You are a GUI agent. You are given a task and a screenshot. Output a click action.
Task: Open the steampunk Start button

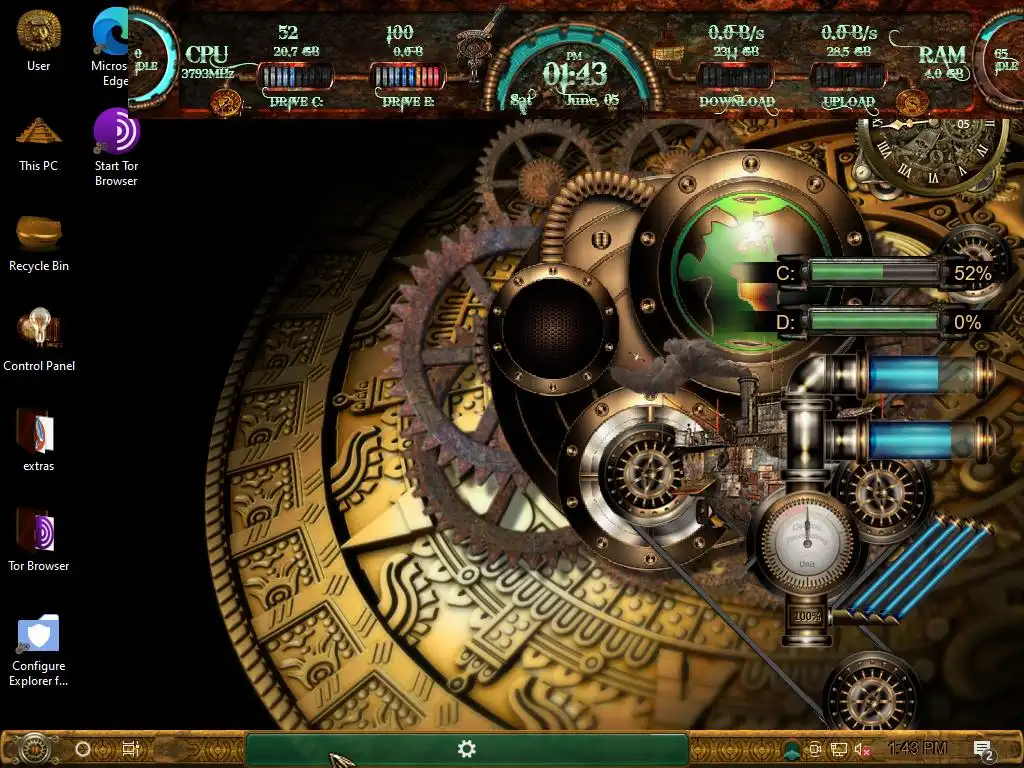tap(34, 748)
